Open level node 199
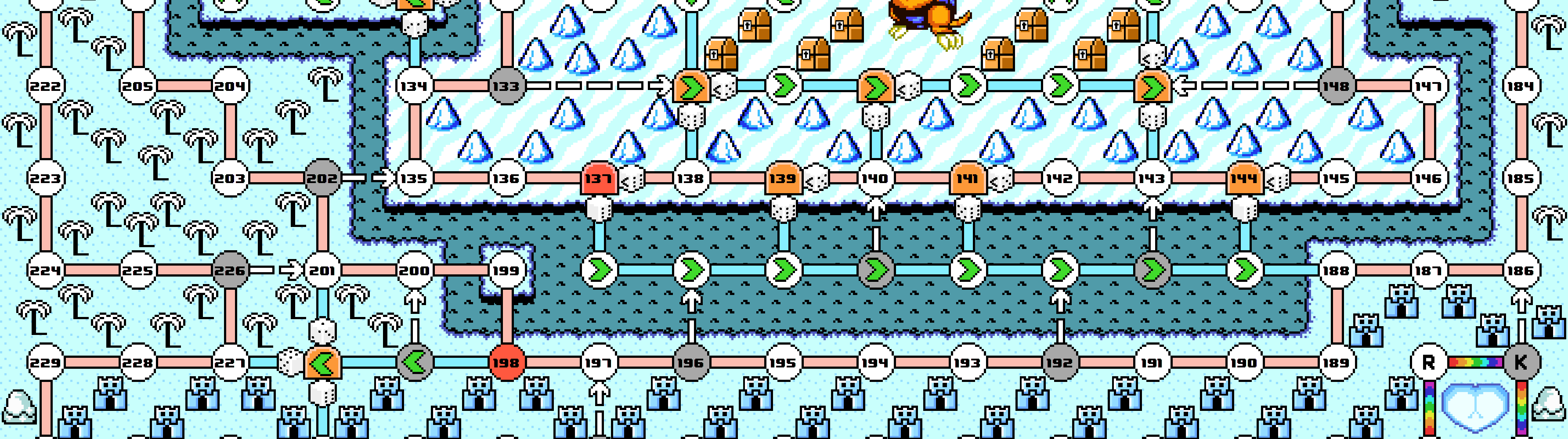Screen dimensions: 1568x439 [x=506, y=270]
